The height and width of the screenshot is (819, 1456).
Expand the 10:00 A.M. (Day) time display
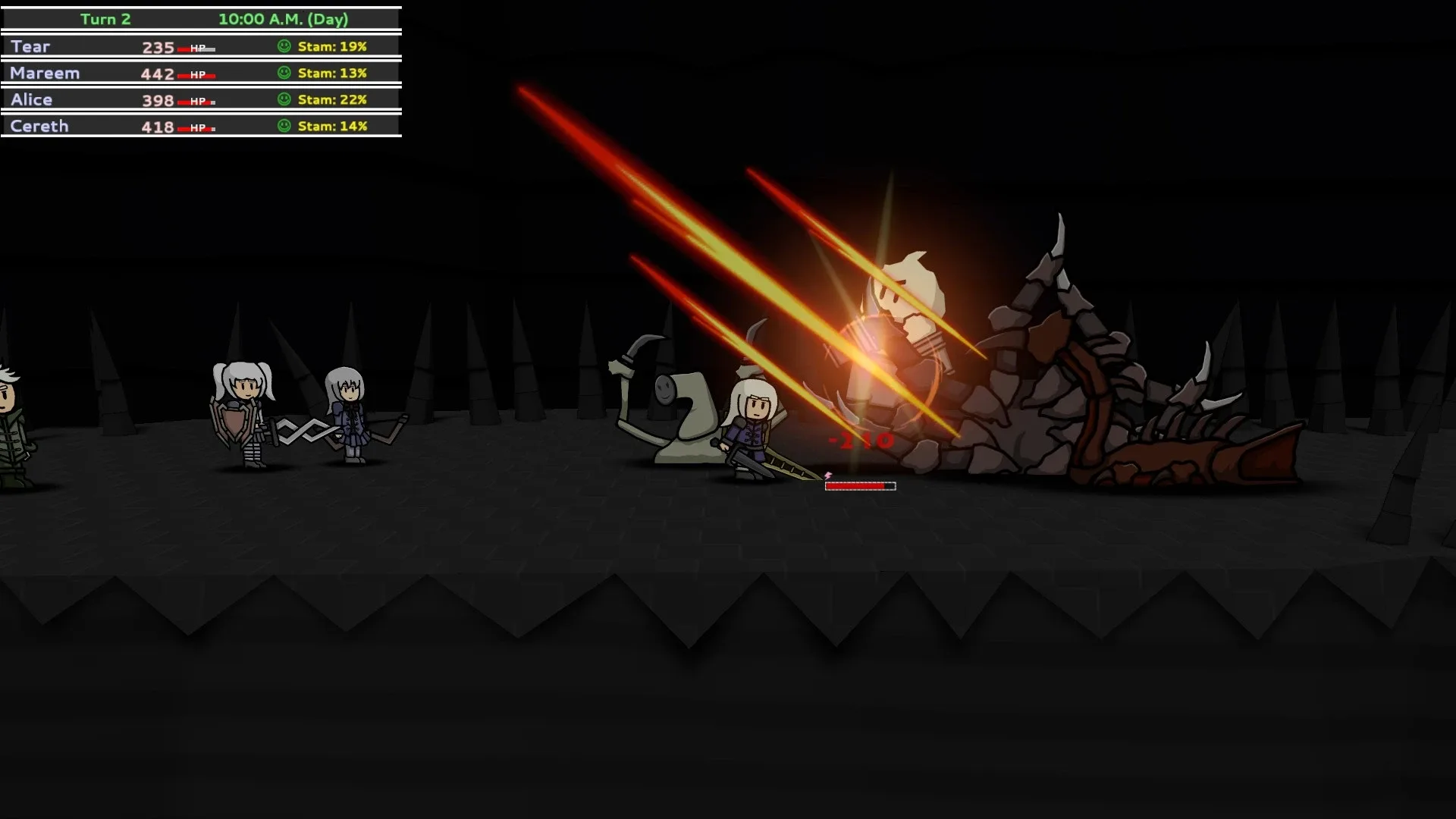click(283, 19)
